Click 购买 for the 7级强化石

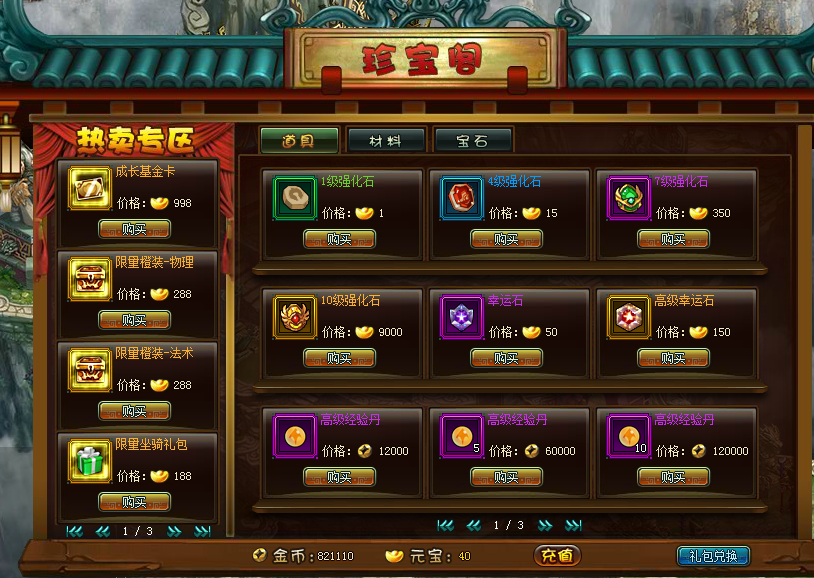pyautogui.click(x=673, y=239)
